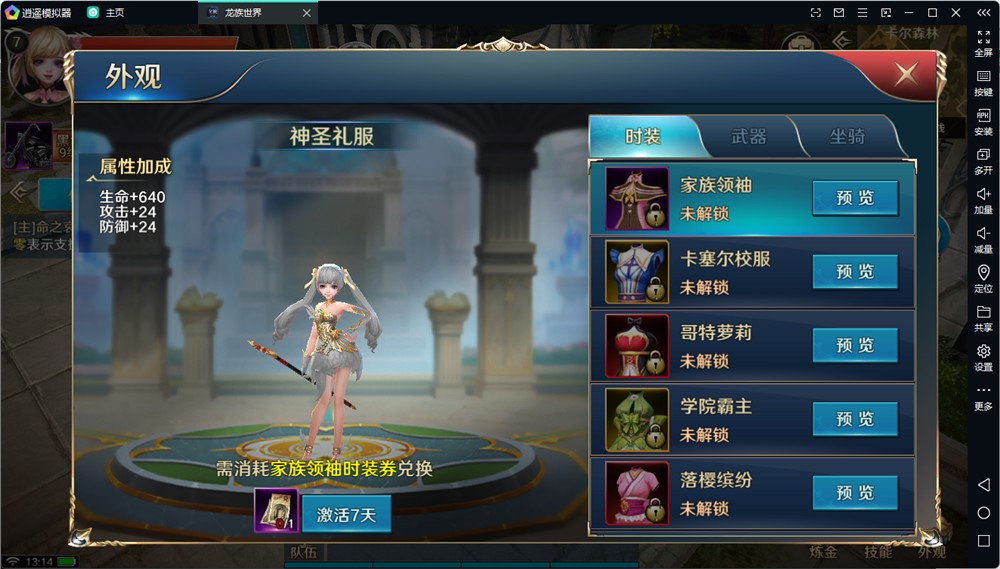Preview the 家族领袖 costume

(855, 198)
